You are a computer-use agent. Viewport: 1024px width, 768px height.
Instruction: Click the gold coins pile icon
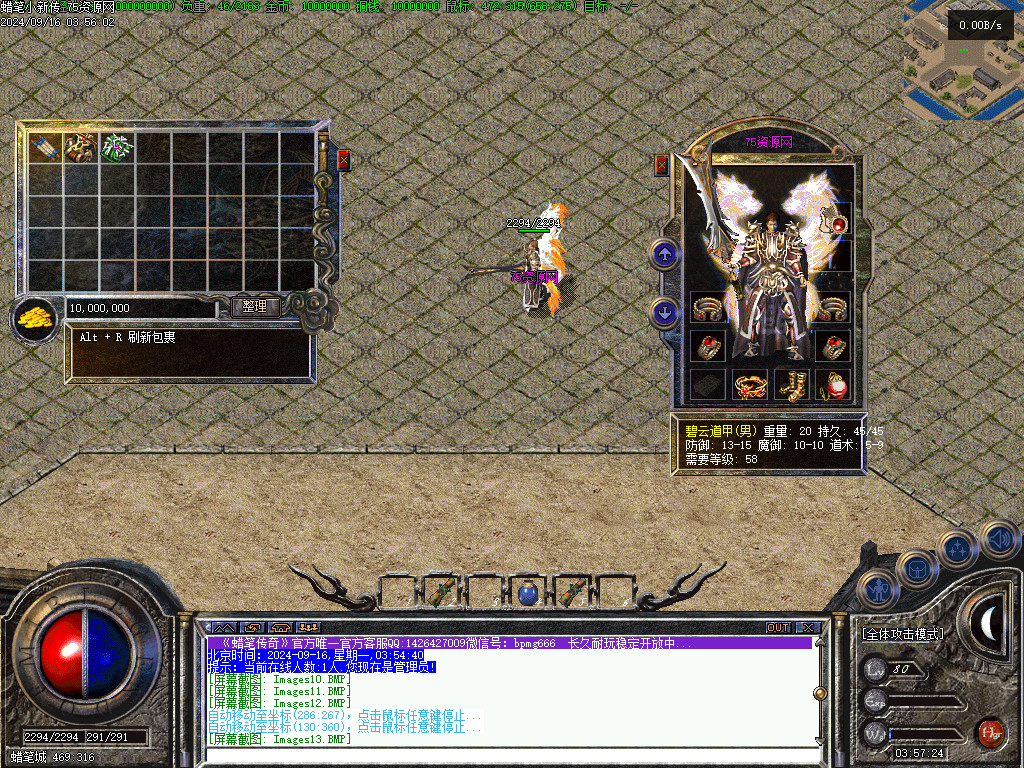(x=34, y=319)
